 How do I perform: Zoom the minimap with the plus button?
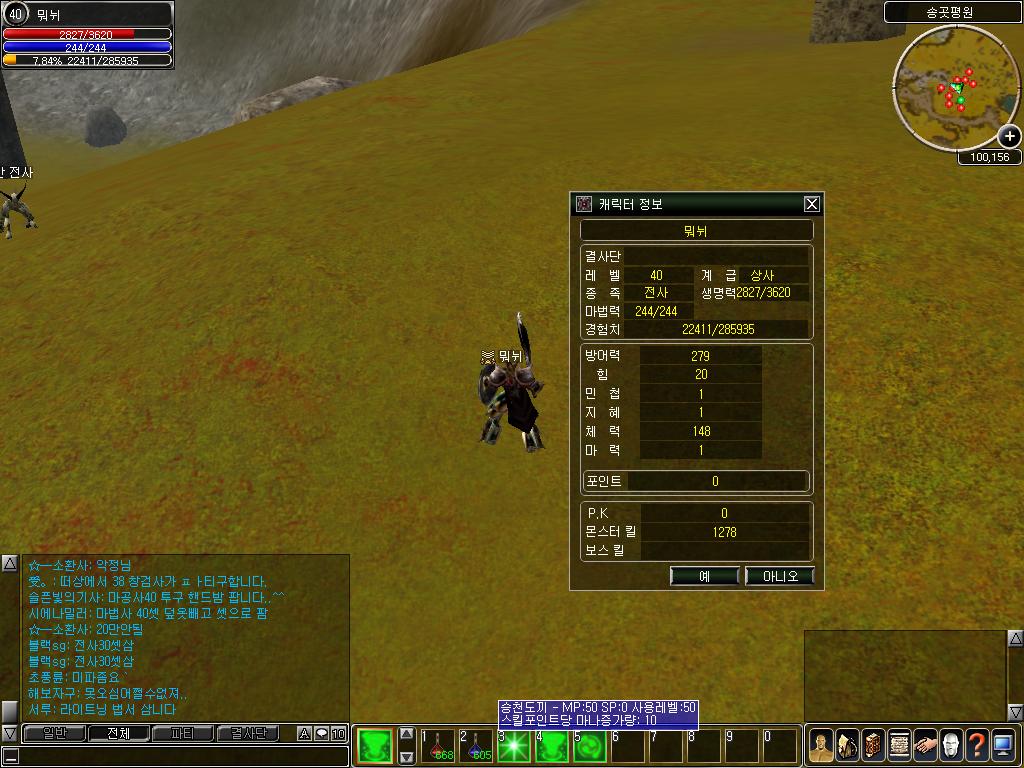point(1009,137)
